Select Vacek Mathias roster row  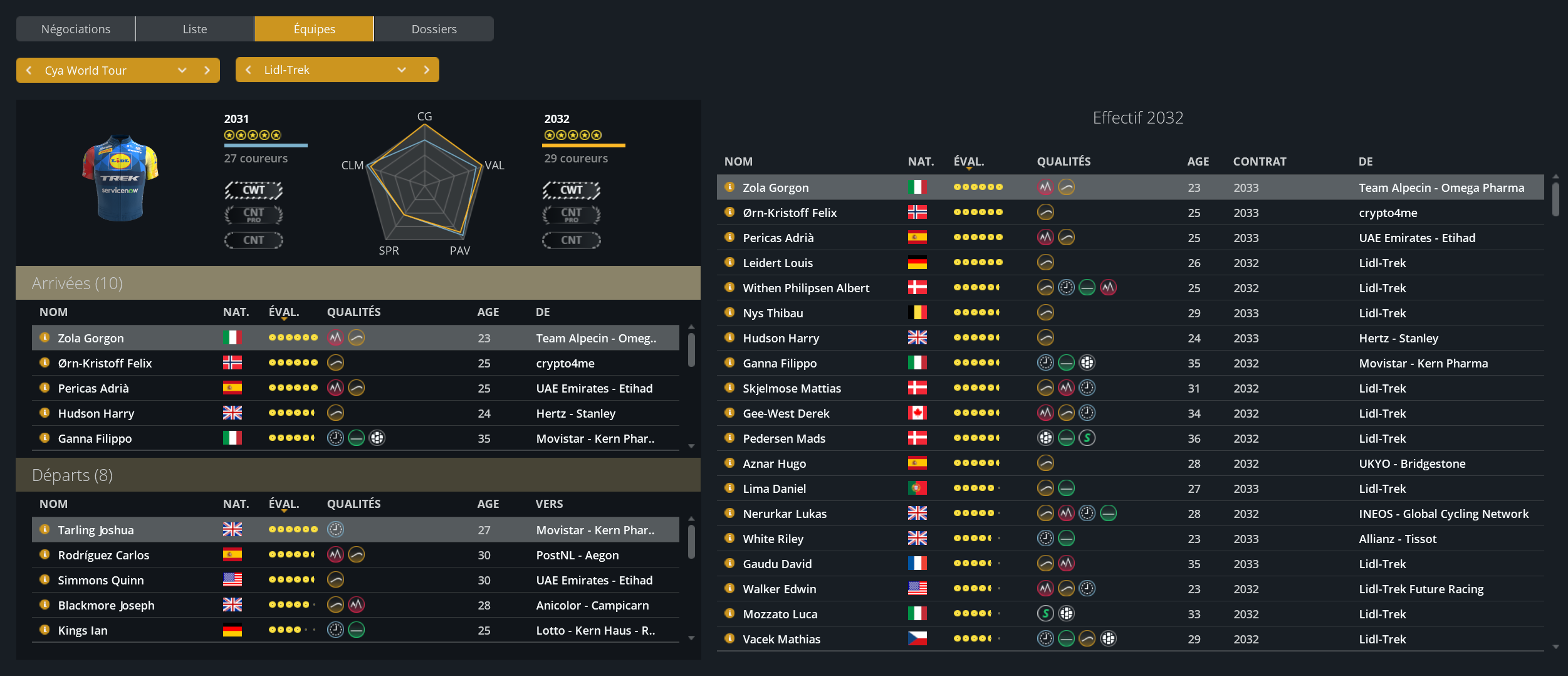[781, 639]
